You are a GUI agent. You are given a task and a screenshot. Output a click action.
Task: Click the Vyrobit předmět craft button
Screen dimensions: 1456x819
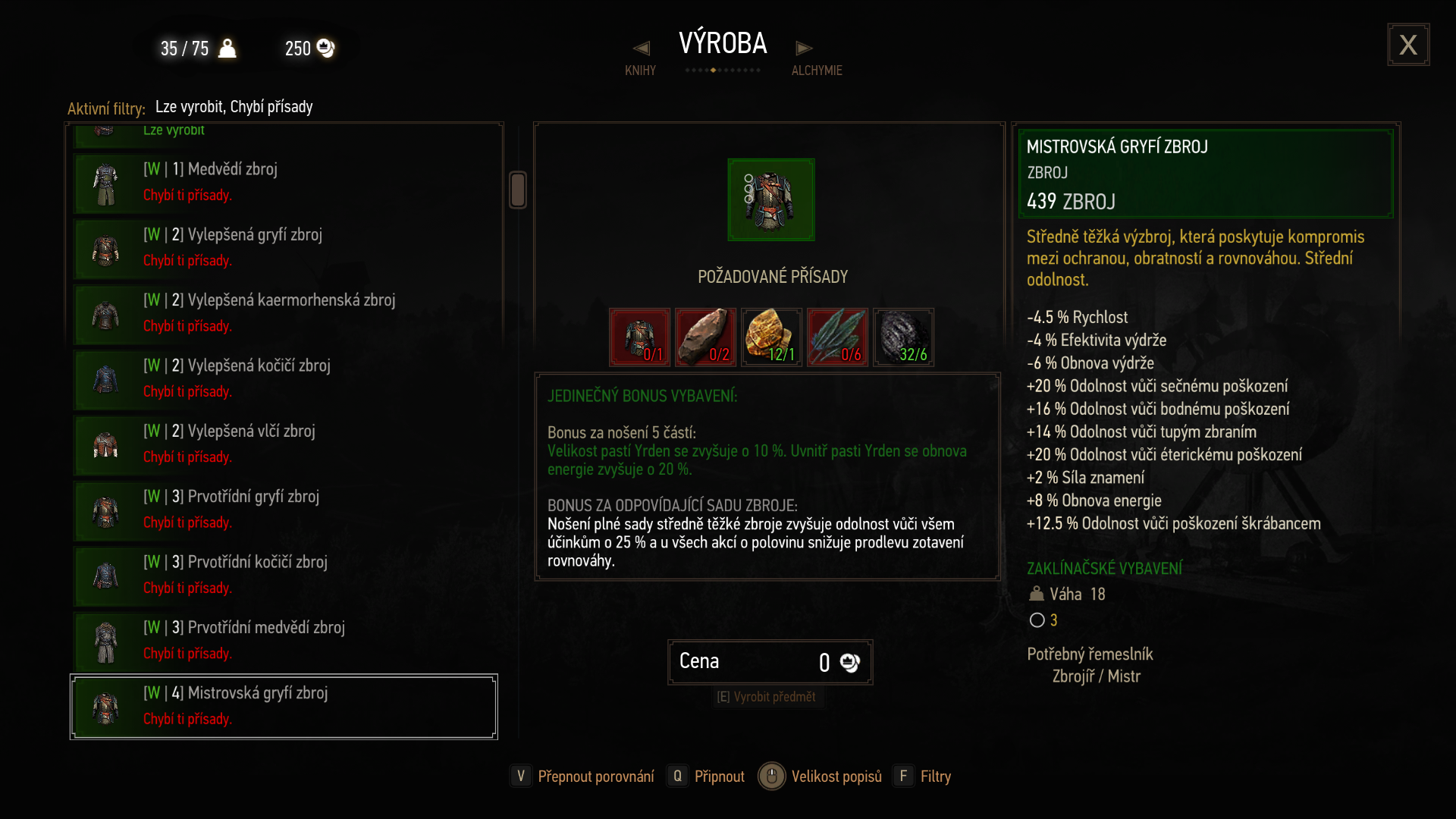(x=767, y=697)
